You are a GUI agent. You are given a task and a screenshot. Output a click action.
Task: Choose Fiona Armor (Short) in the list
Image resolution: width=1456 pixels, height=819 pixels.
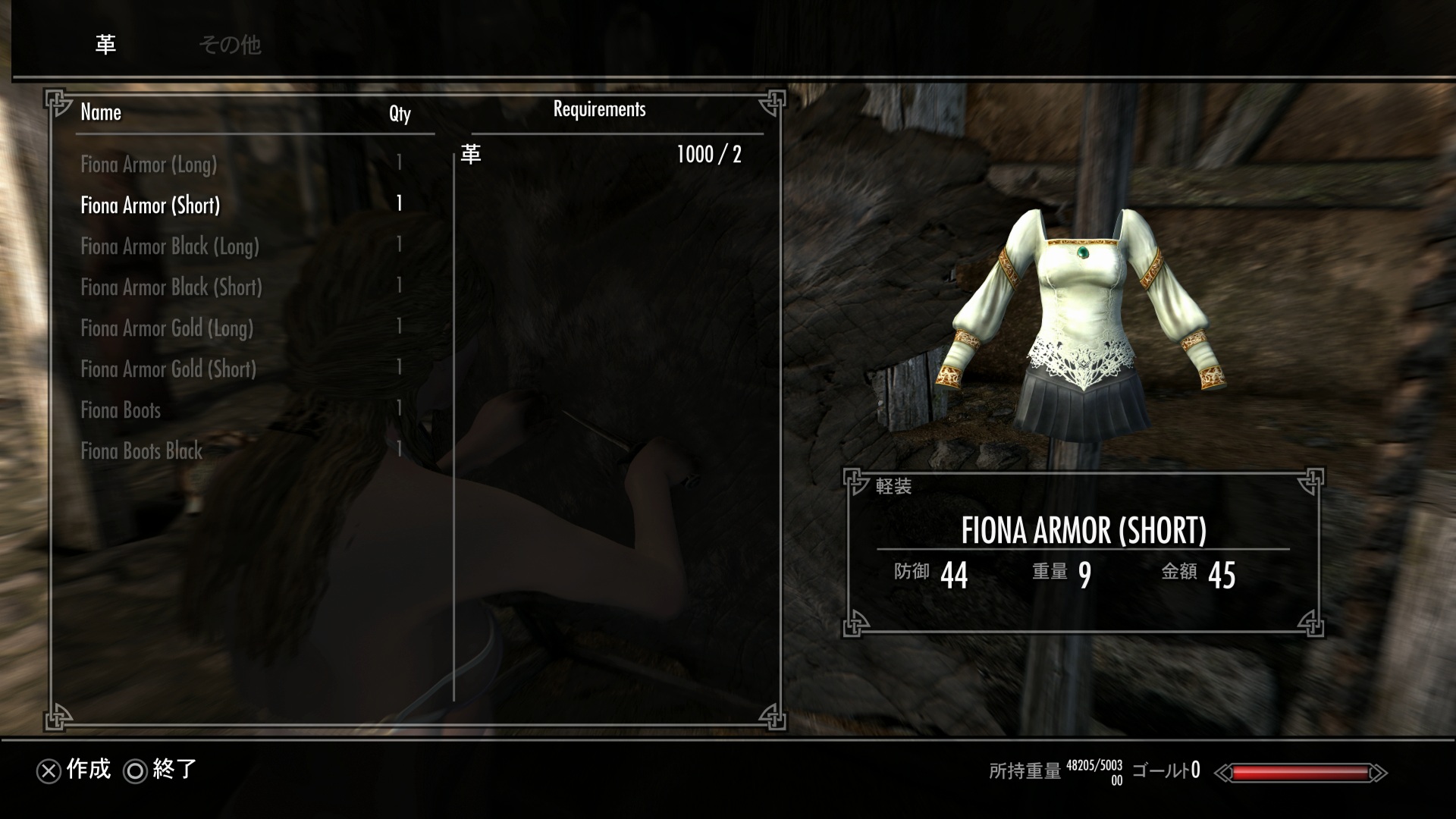(150, 206)
